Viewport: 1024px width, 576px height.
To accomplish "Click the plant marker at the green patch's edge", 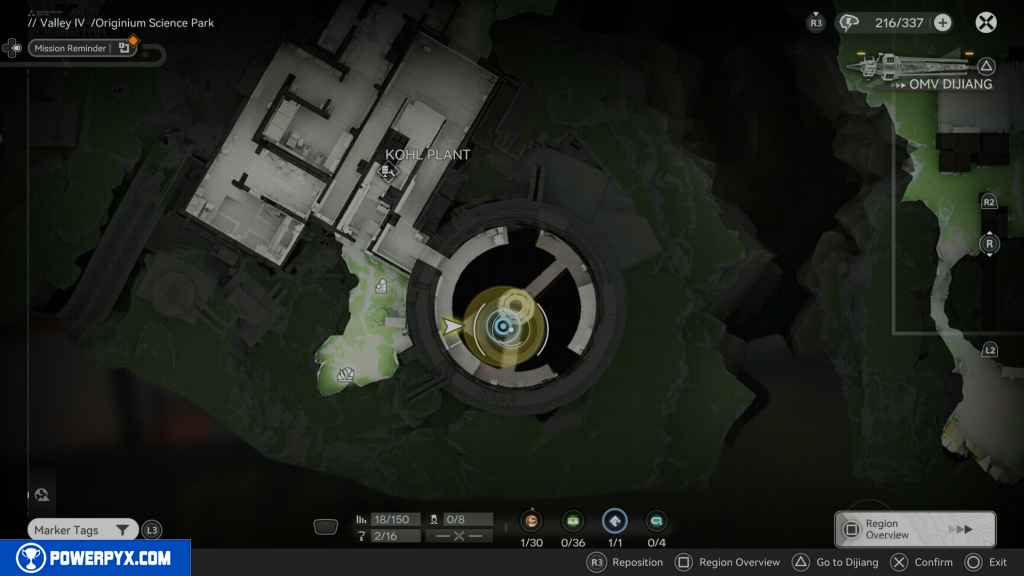I will [347, 375].
